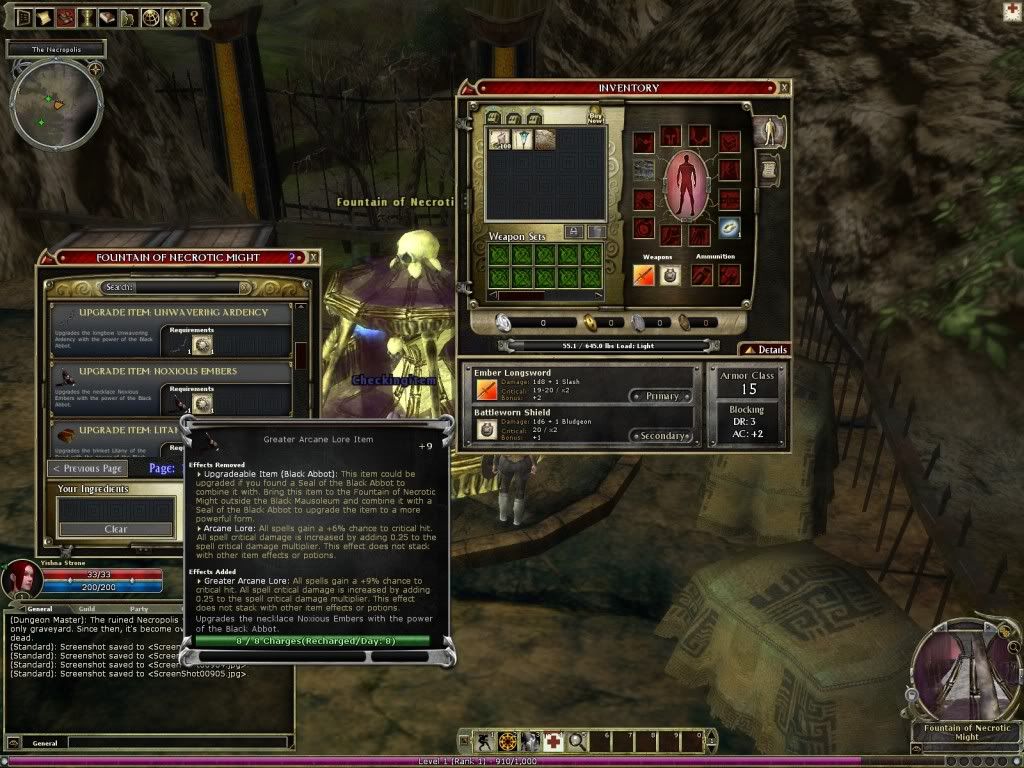Select the equipped Battleworn Shield slot
Viewport: 1024px width, 768px height.
(x=671, y=275)
